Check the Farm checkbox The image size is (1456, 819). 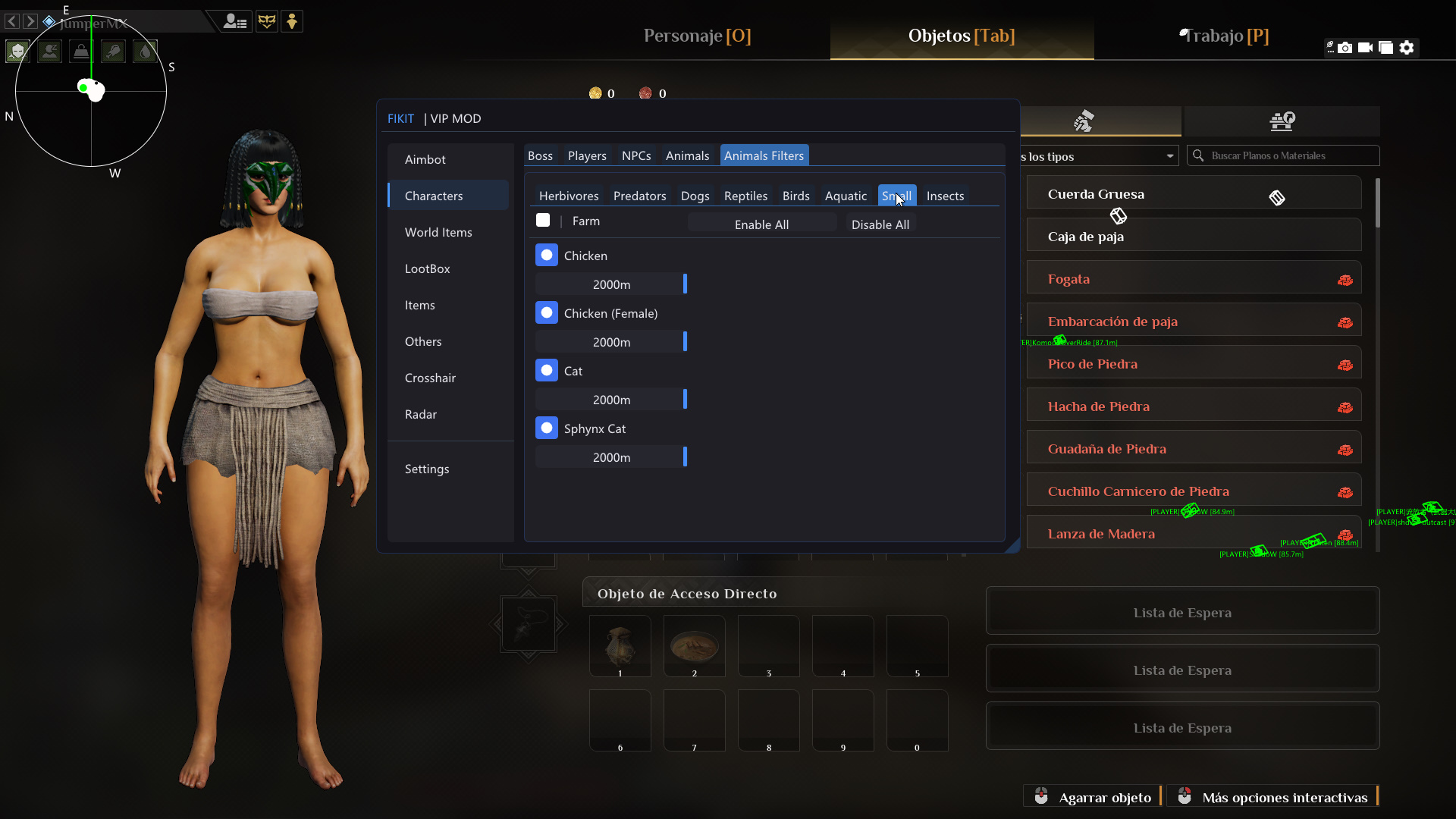coord(543,220)
